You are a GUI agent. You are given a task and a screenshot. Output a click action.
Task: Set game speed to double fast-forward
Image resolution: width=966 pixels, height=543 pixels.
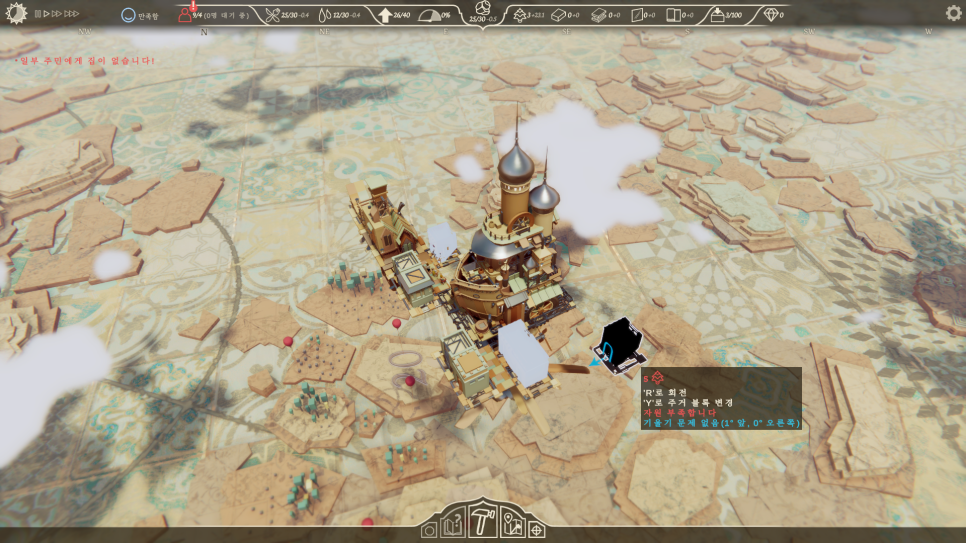(57, 14)
